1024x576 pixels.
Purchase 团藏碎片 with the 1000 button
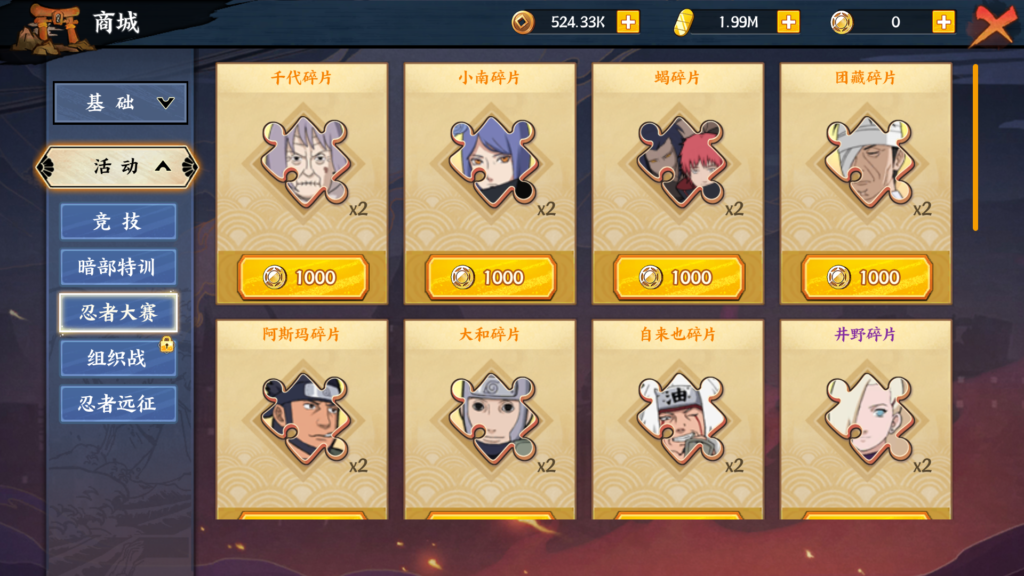(867, 277)
